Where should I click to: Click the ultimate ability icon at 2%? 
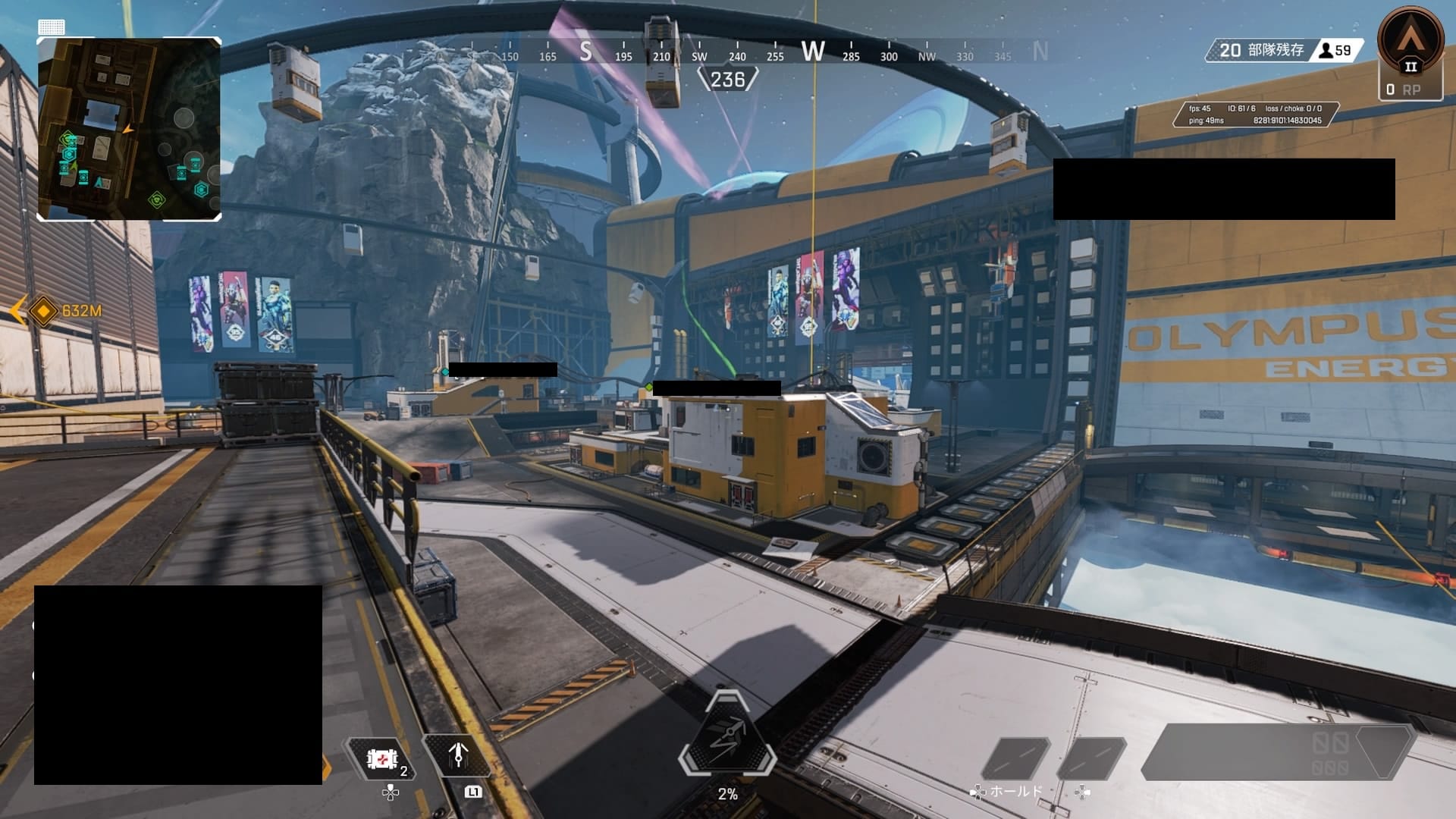(x=727, y=736)
